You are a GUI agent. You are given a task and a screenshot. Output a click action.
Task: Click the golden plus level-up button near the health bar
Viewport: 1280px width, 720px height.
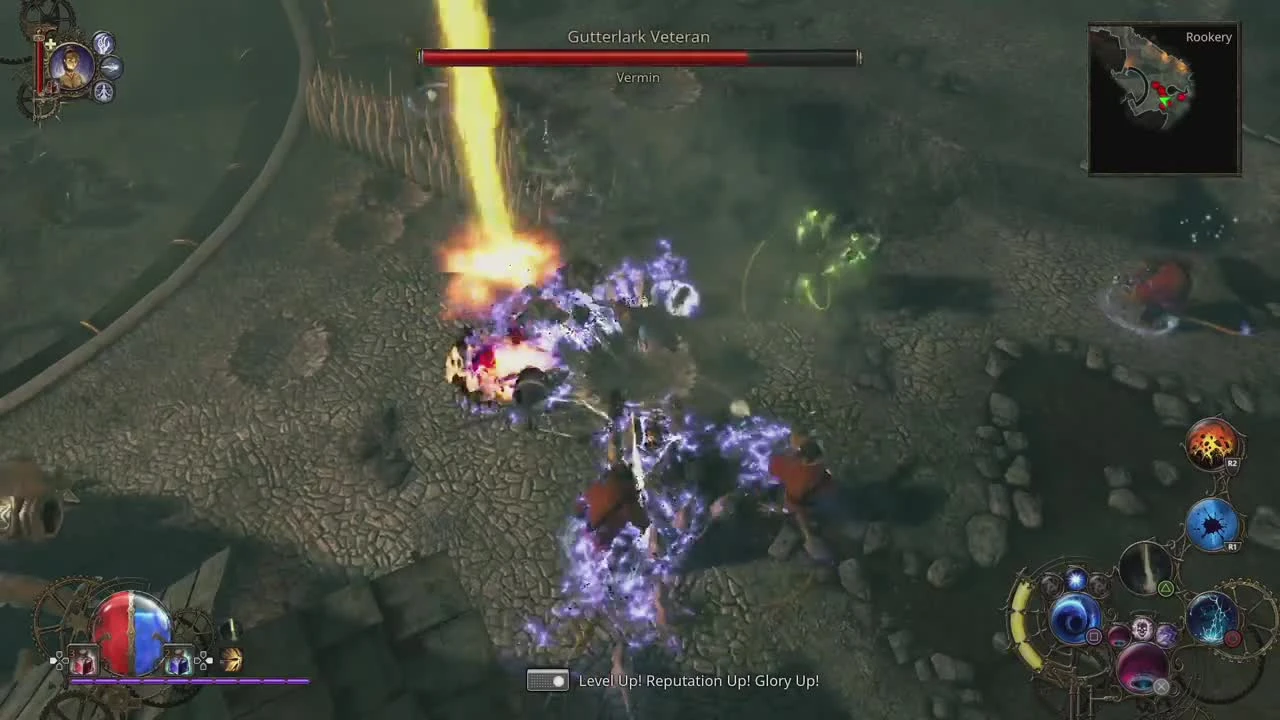tap(50, 44)
